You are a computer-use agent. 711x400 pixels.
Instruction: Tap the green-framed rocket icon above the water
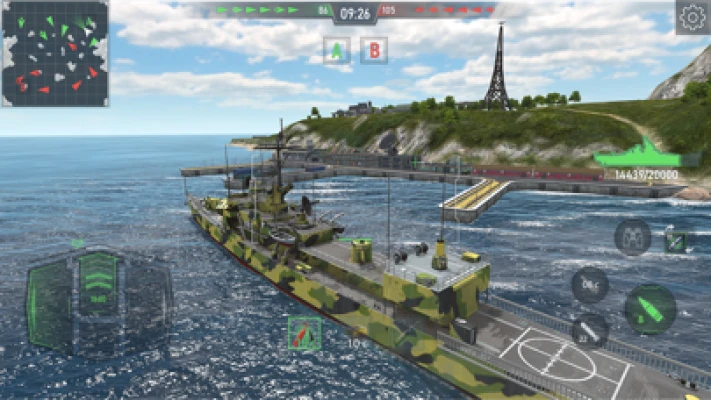pyautogui.click(x=304, y=333)
